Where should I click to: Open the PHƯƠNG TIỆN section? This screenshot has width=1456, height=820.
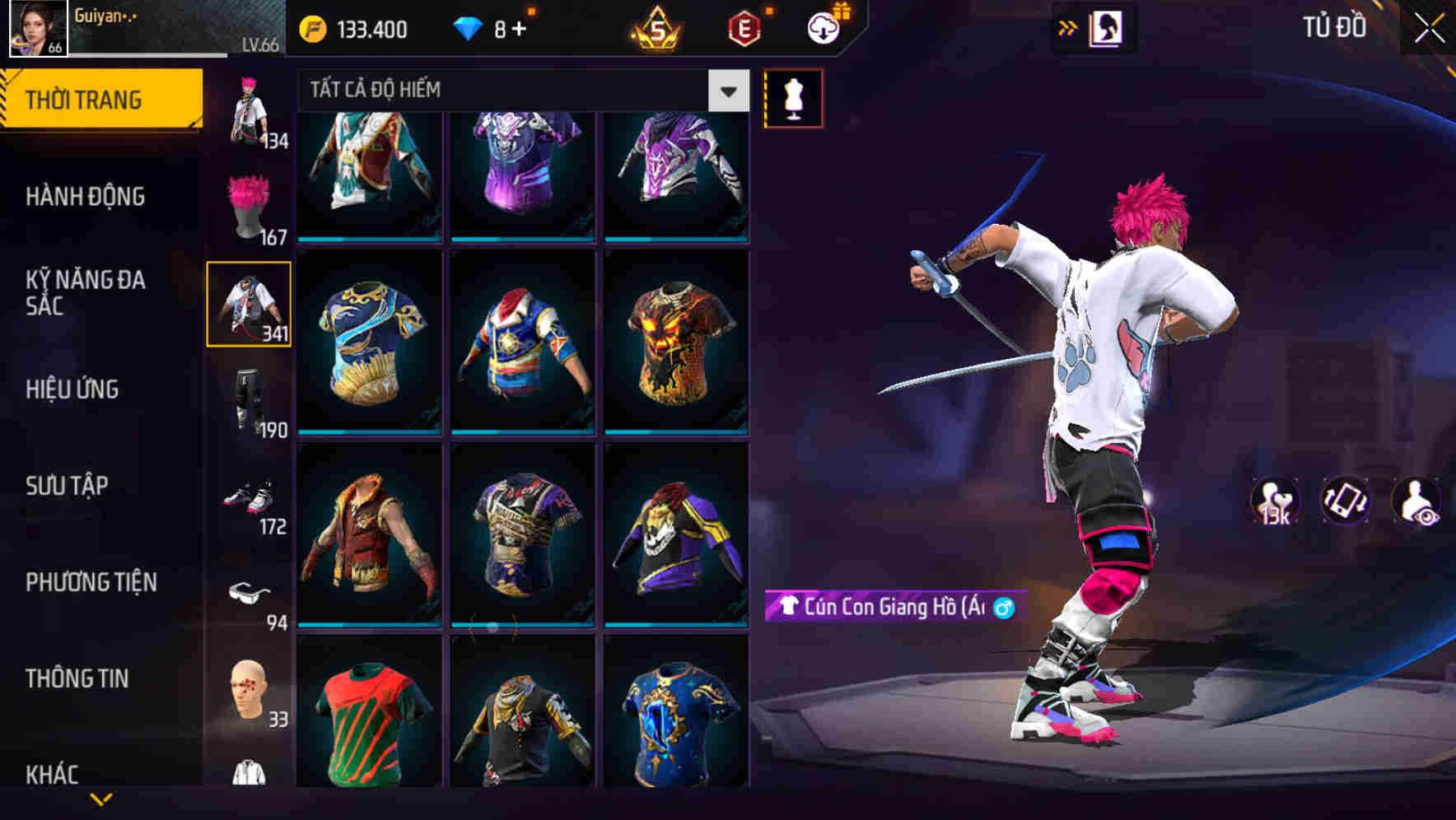(x=91, y=582)
